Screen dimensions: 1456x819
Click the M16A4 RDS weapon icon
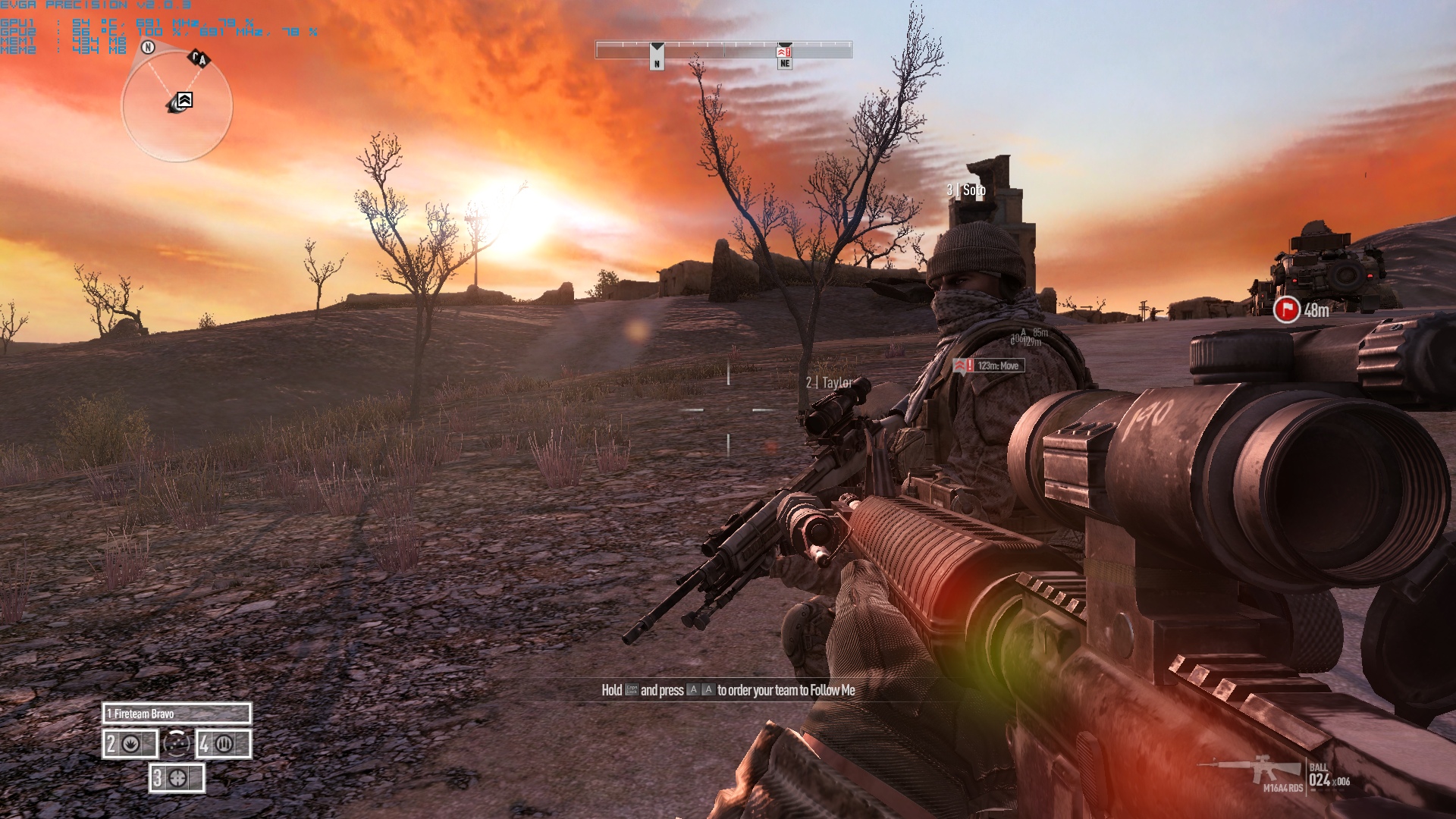(x=1251, y=770)
